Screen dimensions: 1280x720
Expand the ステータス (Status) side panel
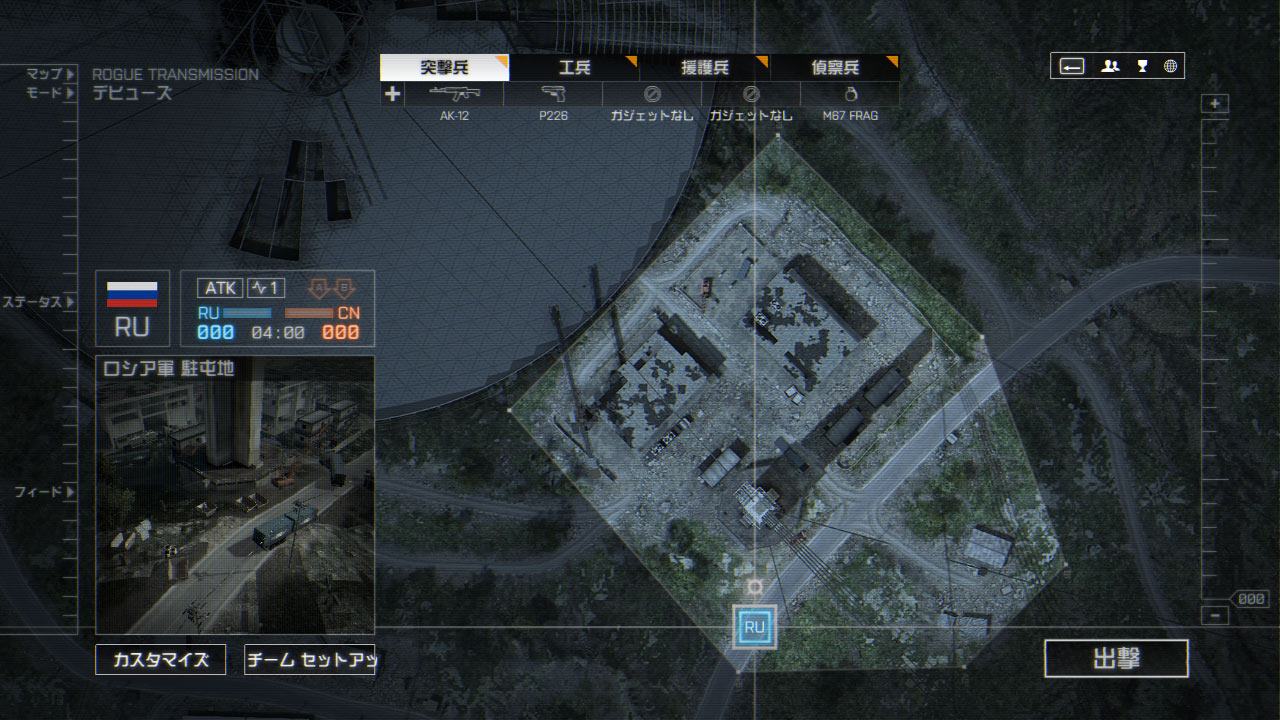pyautogui.click(x=40, y=302)
